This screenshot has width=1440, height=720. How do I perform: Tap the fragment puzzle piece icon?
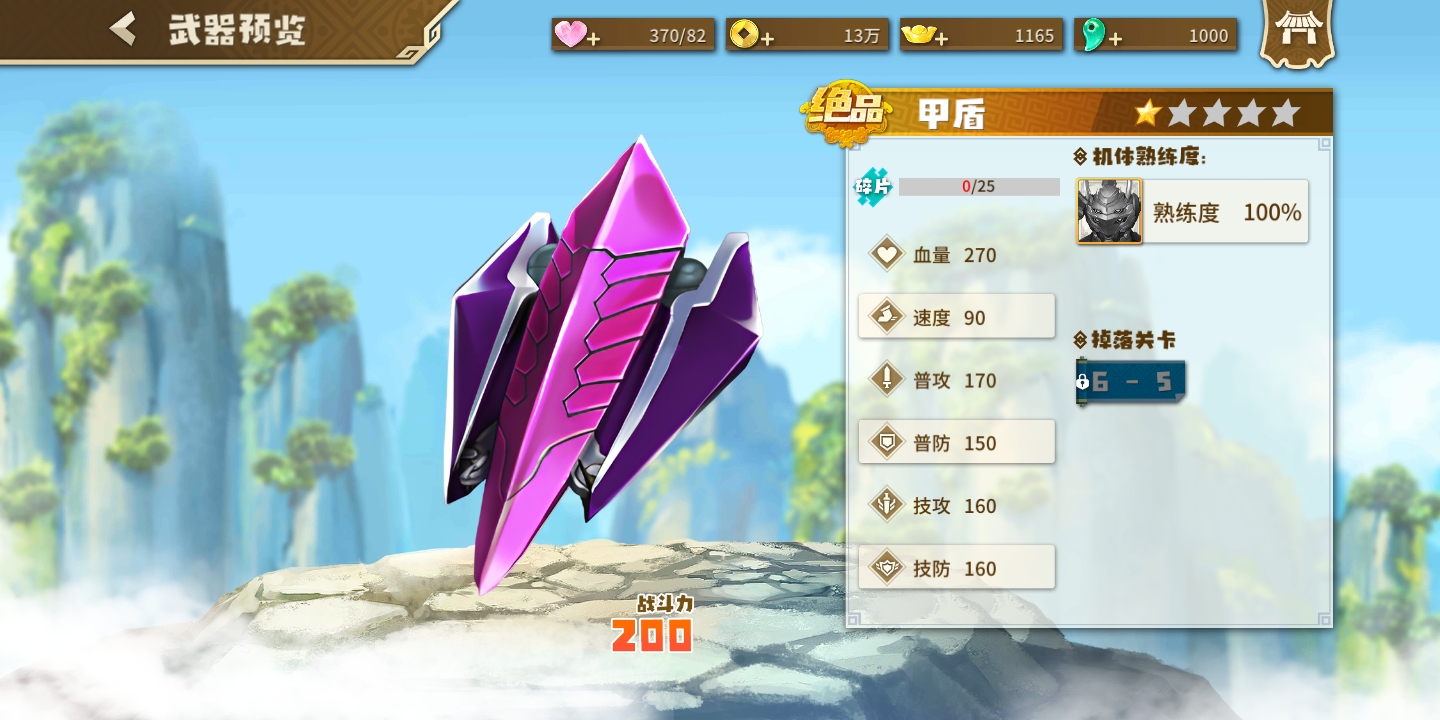point(872,187)
